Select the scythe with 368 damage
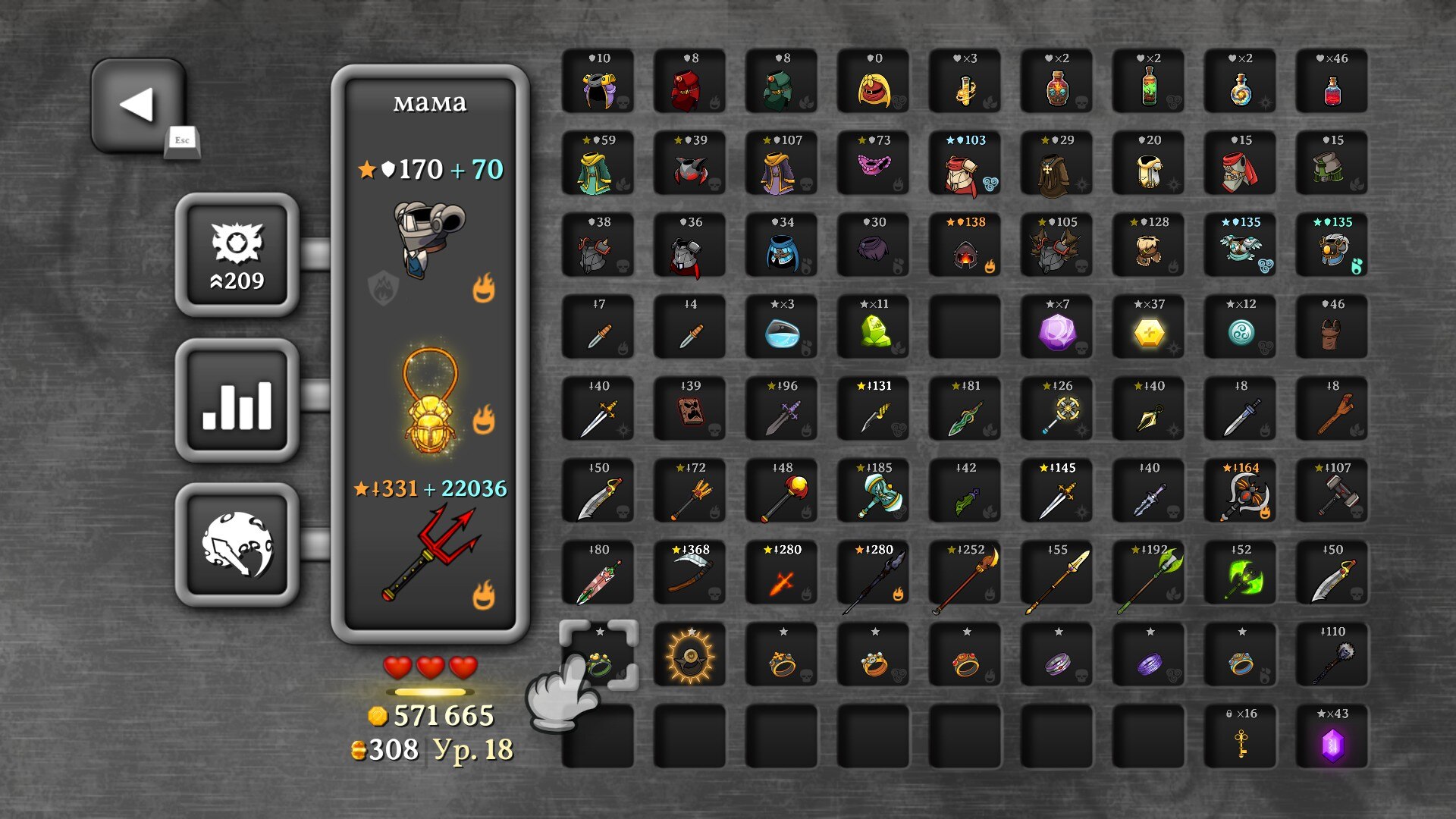 pyautogui.click(x=689, y=573)
